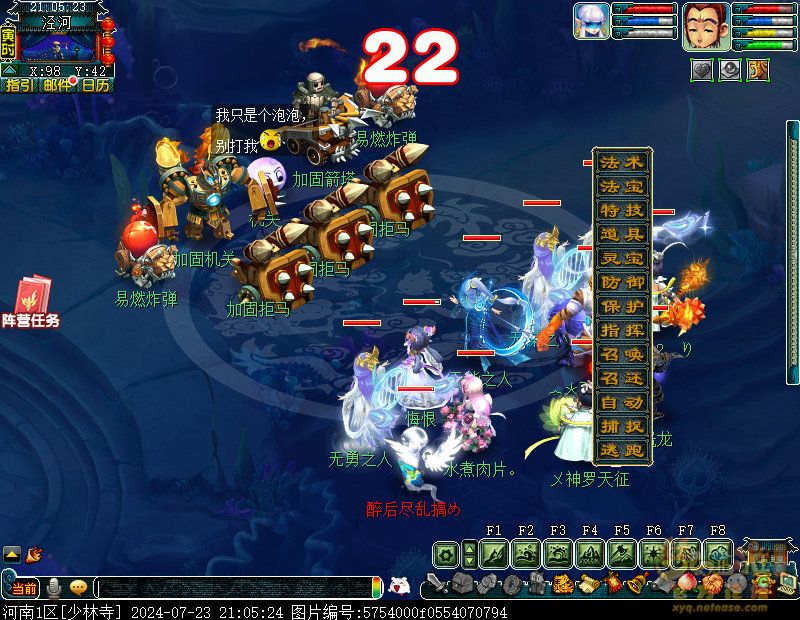Show the 日历 calendar
Image resolution: width=800 pixels, height=620 pixels.
(96, 86)
